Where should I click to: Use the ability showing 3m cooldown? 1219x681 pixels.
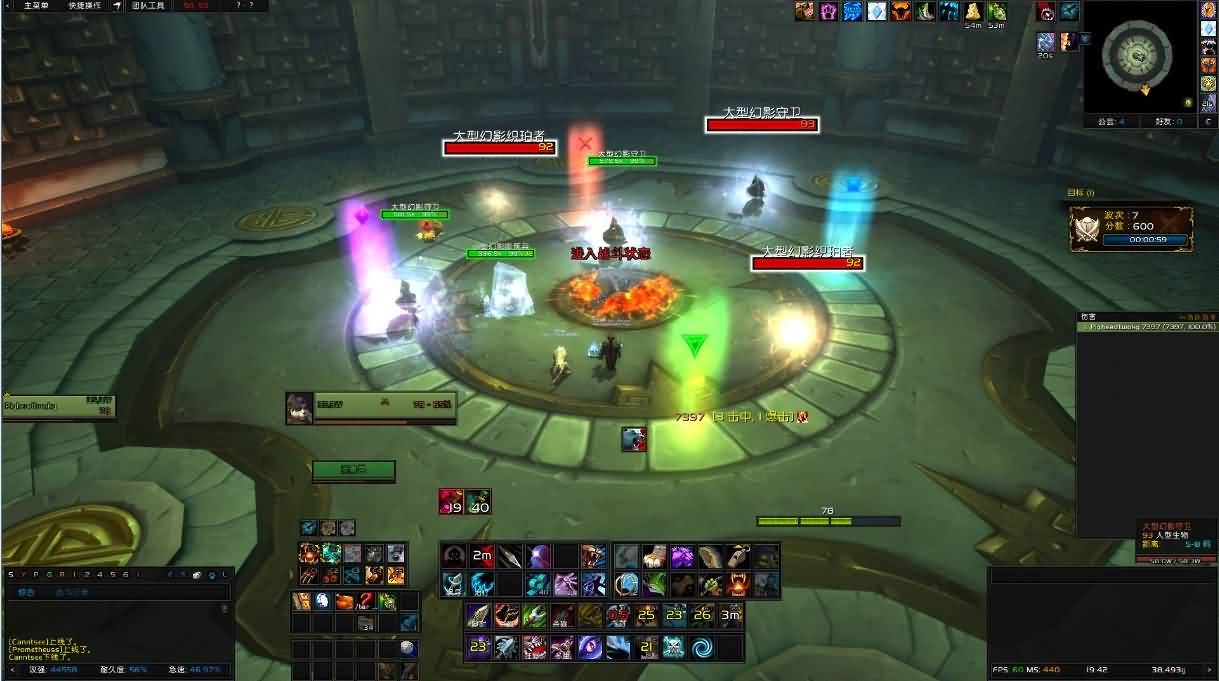point(731,615)
